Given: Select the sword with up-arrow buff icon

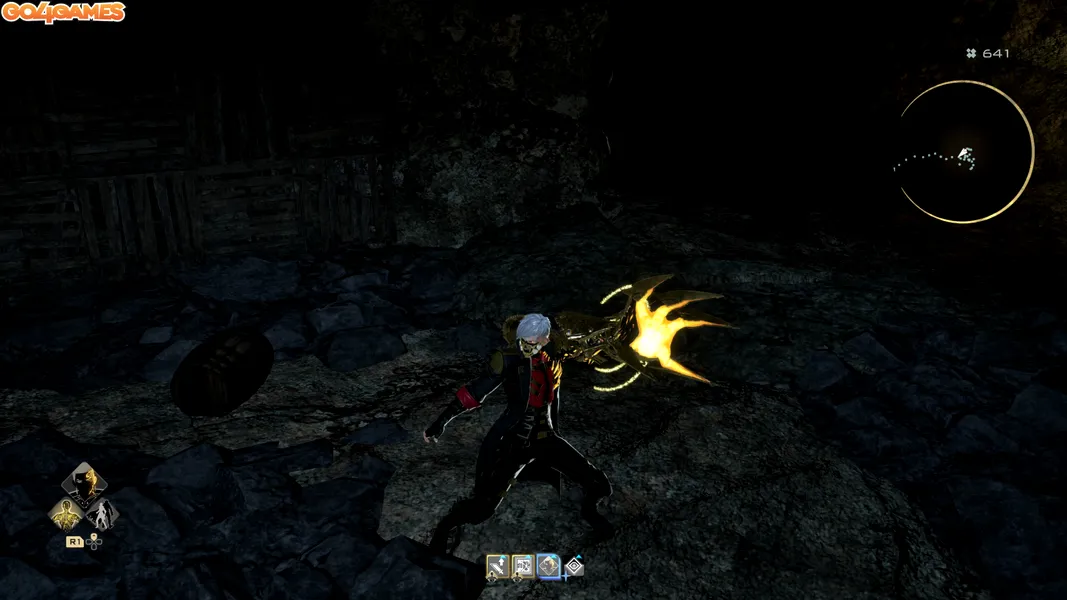Looking at the screenshot, I should click(x=497, y=567).
